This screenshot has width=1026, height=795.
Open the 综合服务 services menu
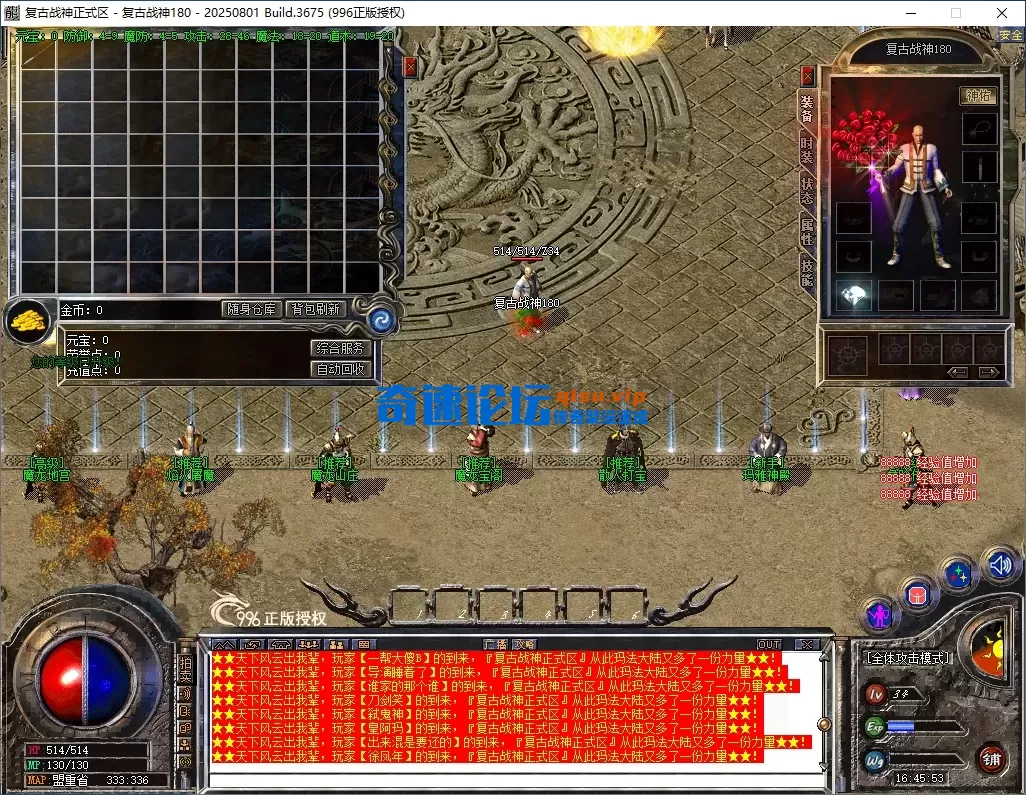(x=342, y=349)
